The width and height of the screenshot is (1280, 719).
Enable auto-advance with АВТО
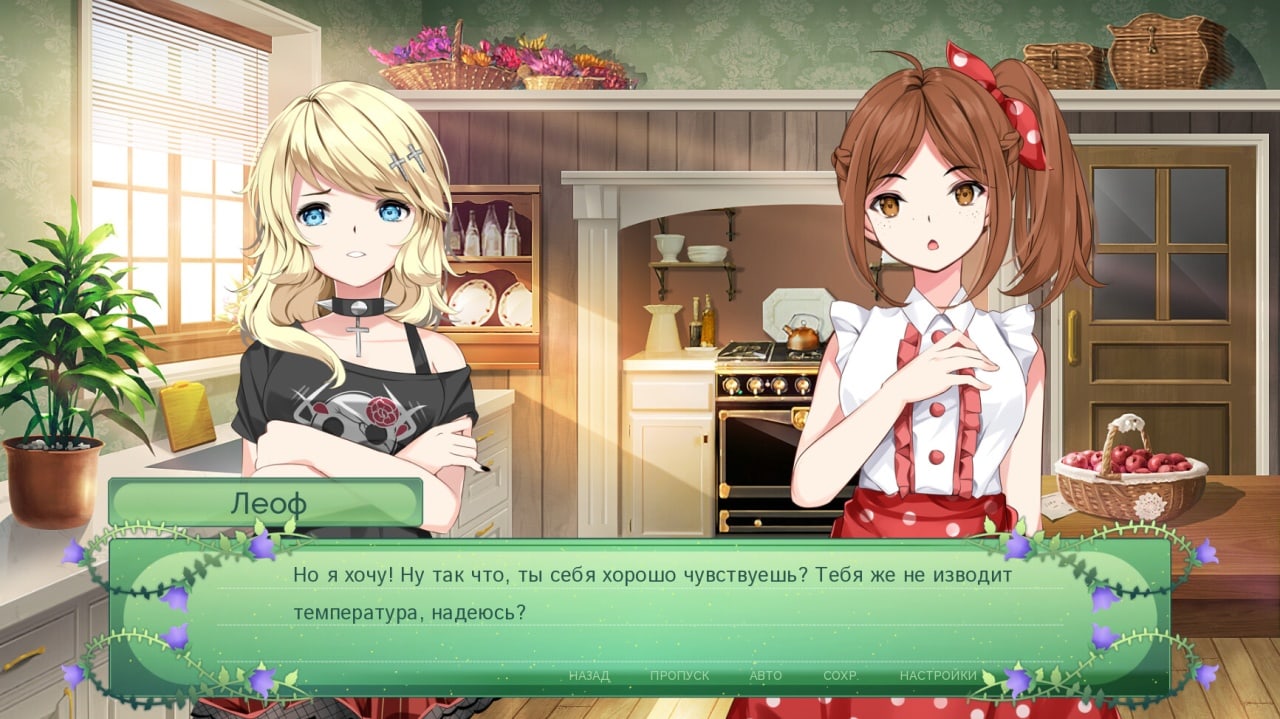tap(765, 676)
